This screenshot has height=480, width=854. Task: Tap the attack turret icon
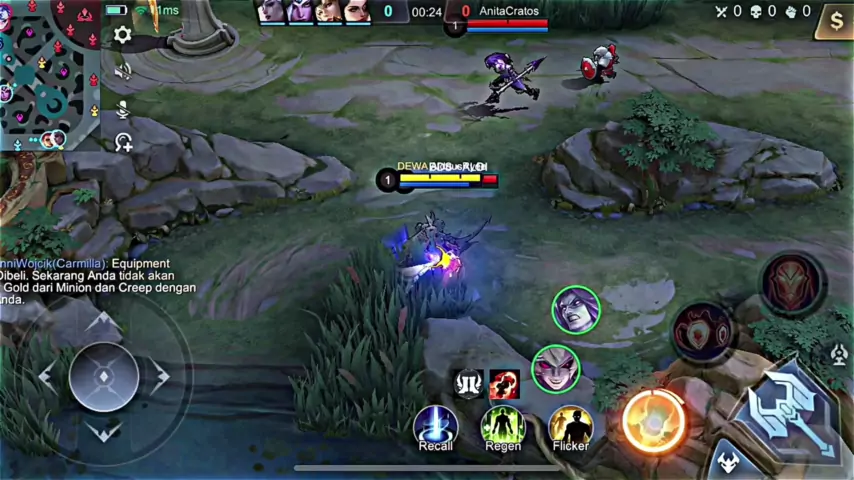tap(839, 353)
